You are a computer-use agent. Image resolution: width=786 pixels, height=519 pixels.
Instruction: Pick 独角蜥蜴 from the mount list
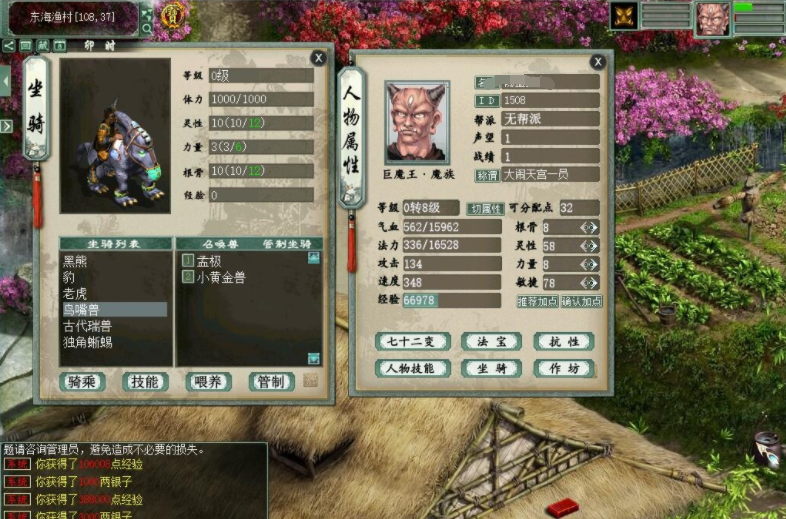(88, 342)
